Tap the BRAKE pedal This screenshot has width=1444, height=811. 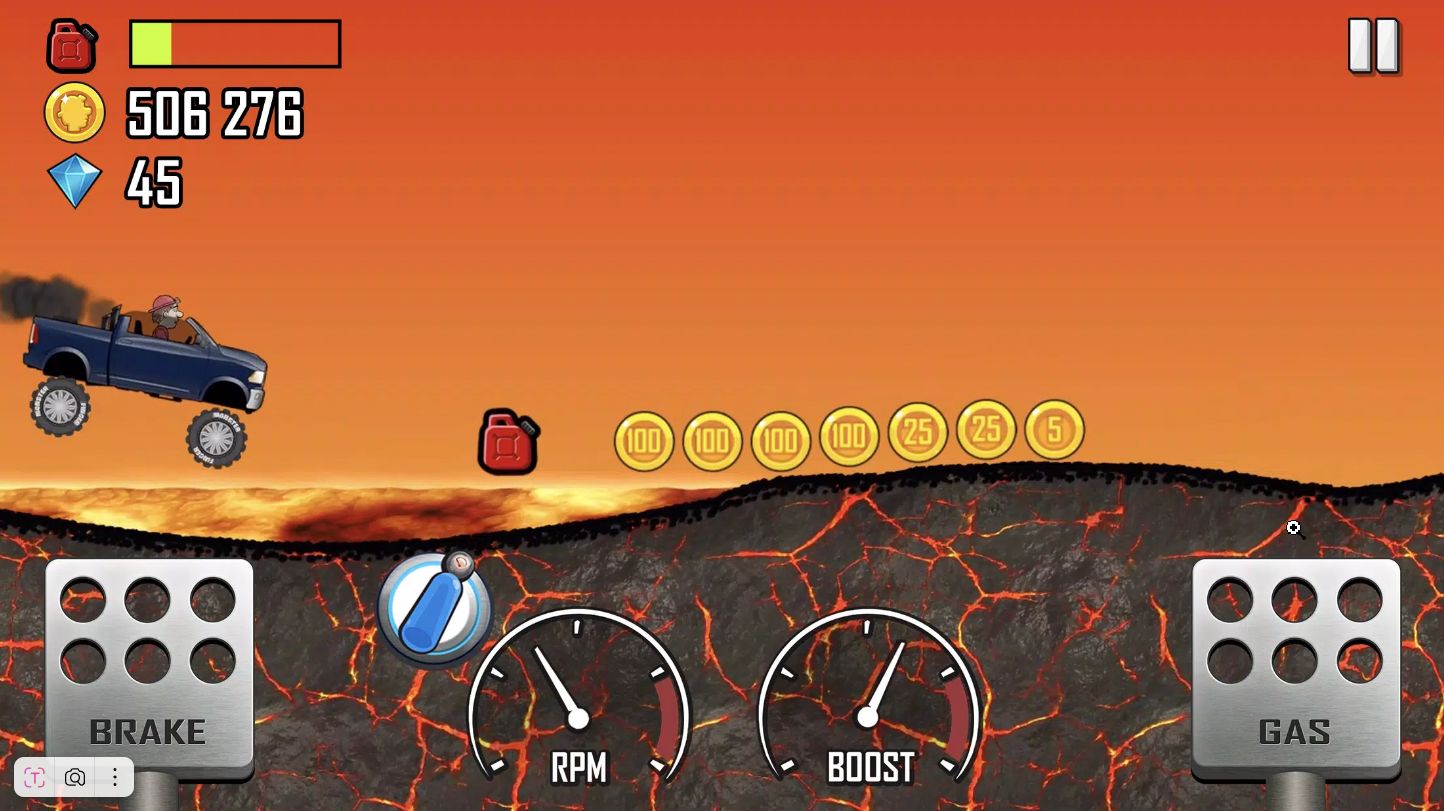point(149,665)
